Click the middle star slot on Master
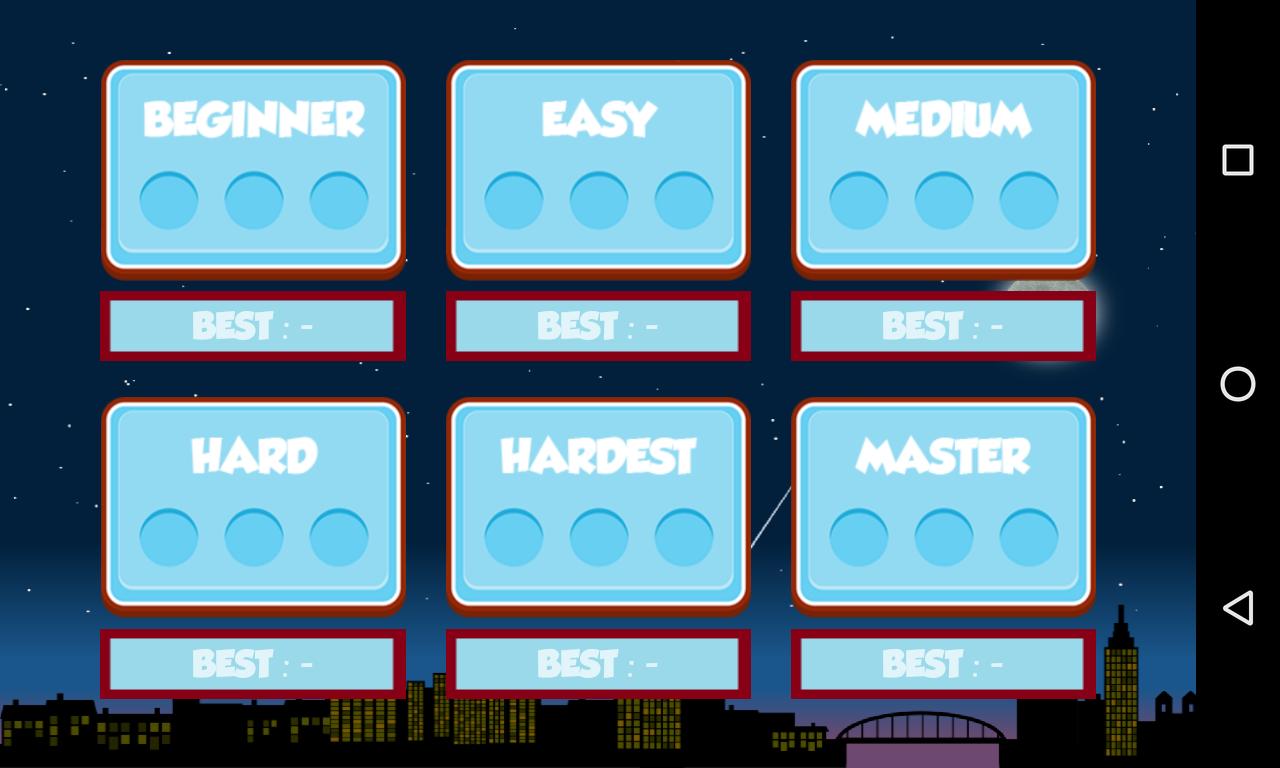The width and height of the screenshot is (1280, 768). coord(942,535)
